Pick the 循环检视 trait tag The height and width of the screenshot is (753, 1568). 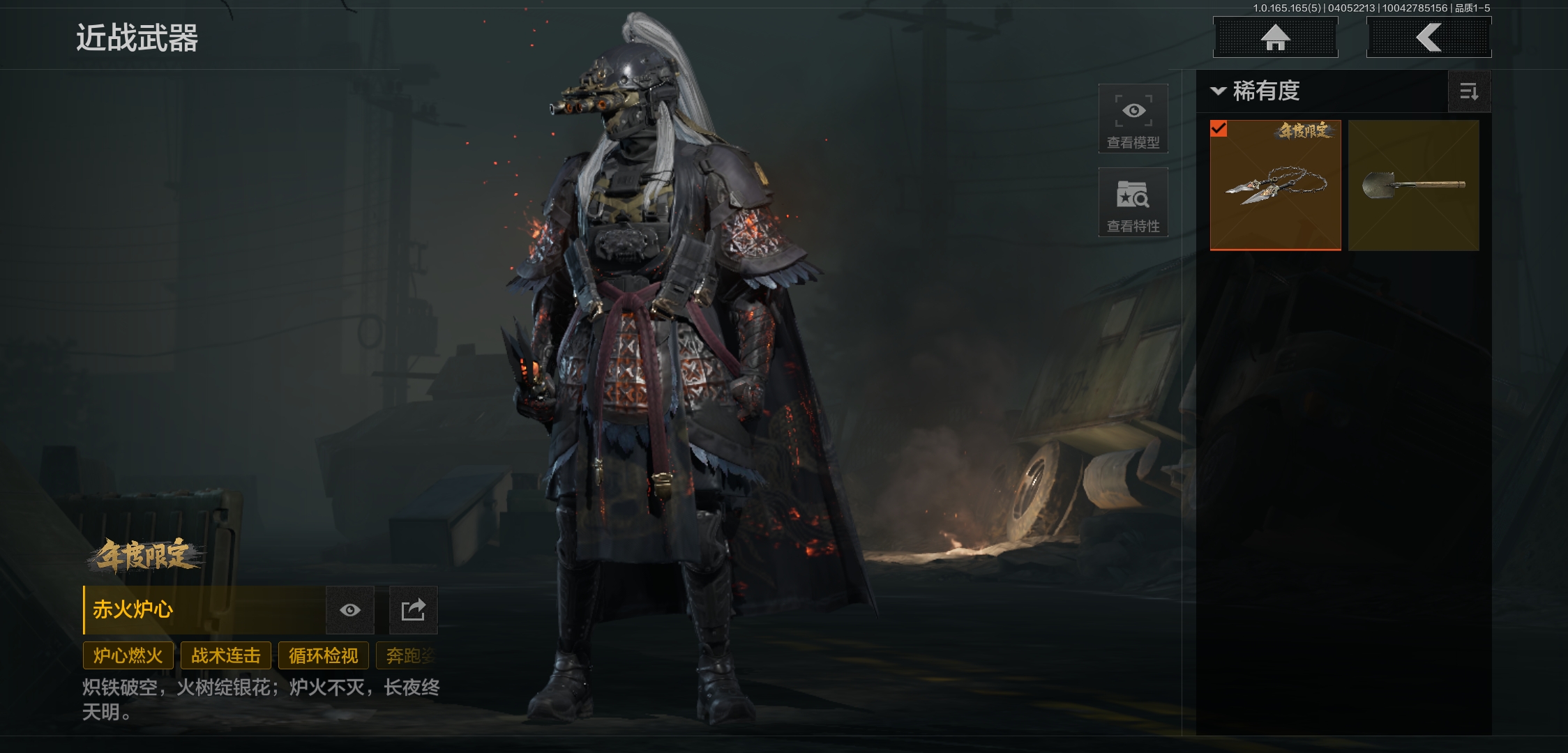click(x=324, y=655)
